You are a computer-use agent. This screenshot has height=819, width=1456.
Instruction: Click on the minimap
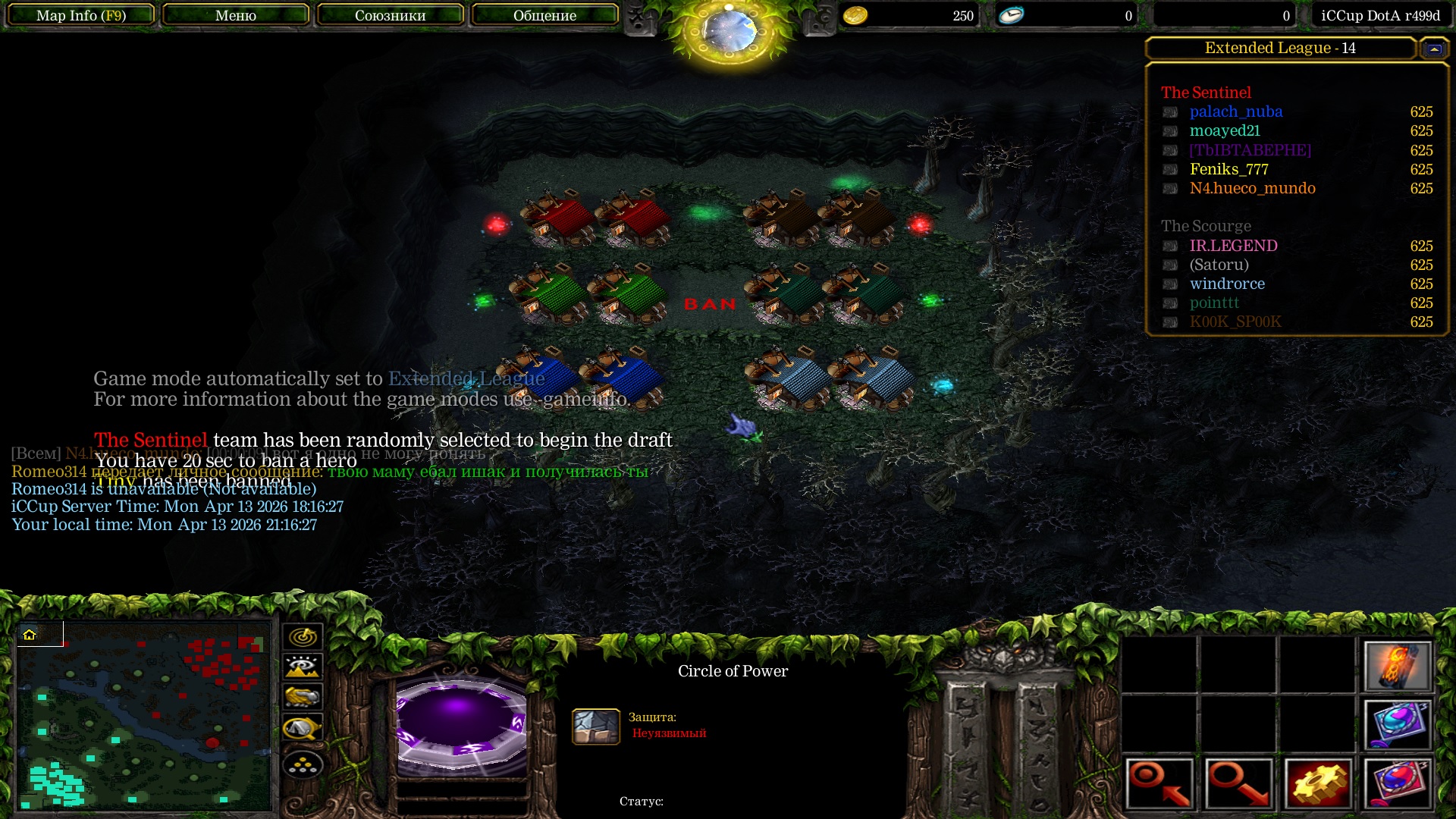click(144, 715)
